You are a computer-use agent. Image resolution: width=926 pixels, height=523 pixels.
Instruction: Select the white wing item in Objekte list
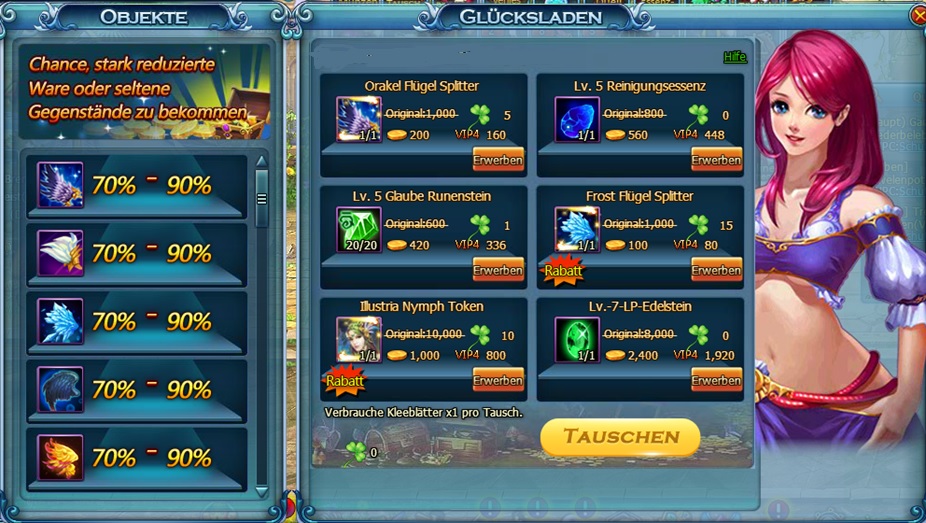pyautogui.click(x=60, y=253)
